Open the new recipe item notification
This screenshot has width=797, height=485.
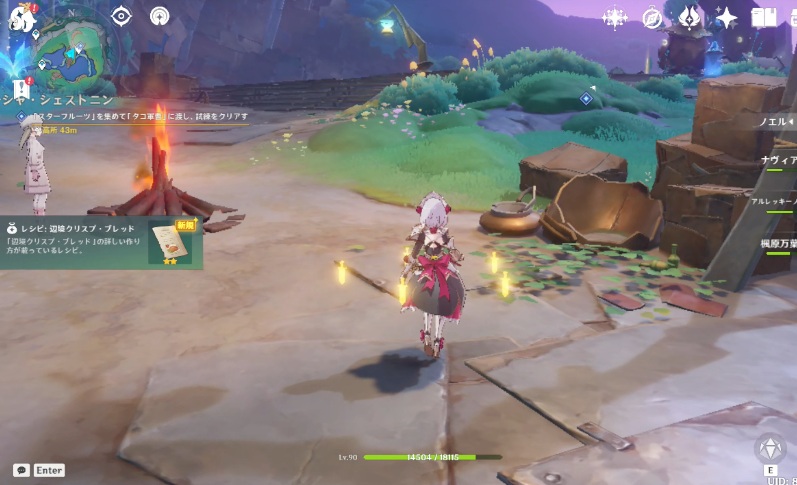coord(102,243)
